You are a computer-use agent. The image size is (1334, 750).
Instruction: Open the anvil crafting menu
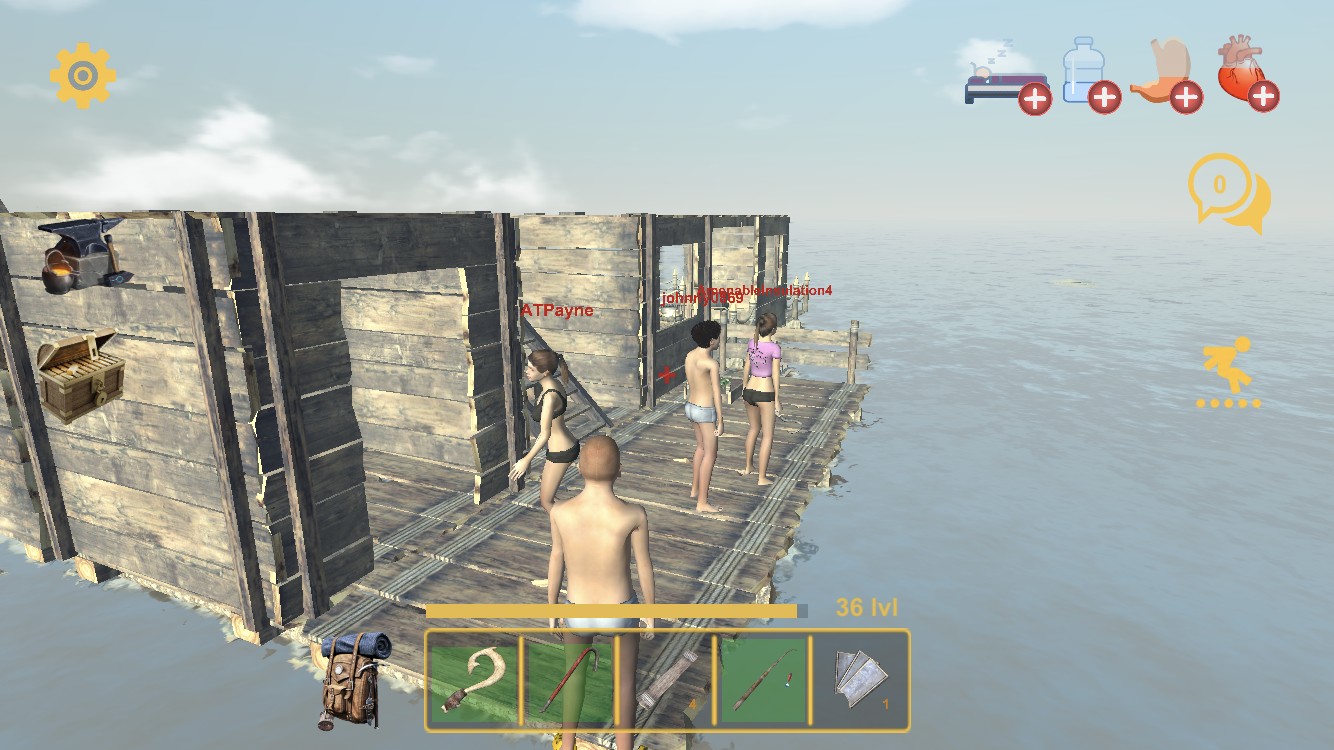click(x=84, y=255)
